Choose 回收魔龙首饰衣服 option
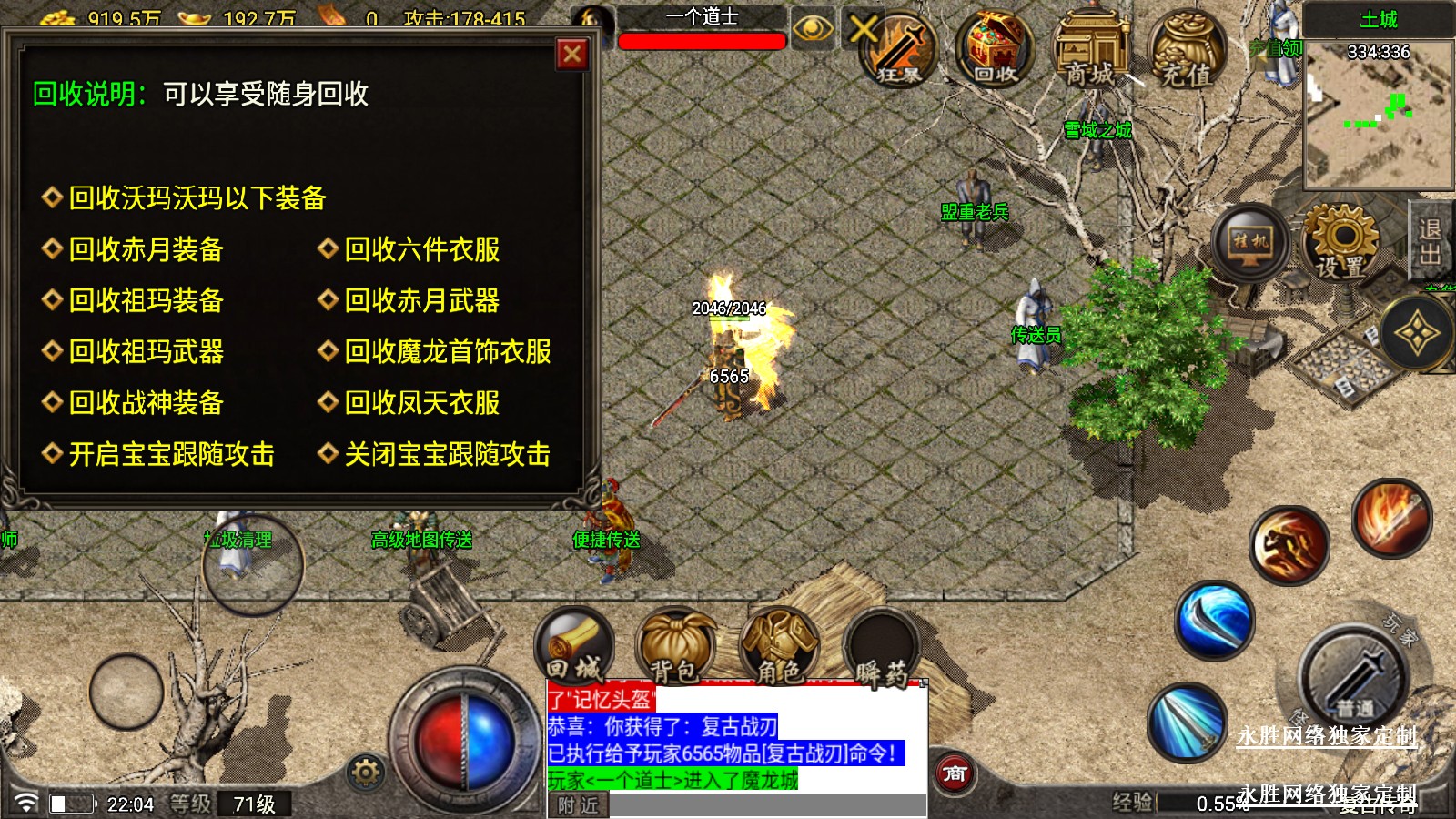Image resolution: width=1456 pixels, height=819 pixels. click(447, 351)
